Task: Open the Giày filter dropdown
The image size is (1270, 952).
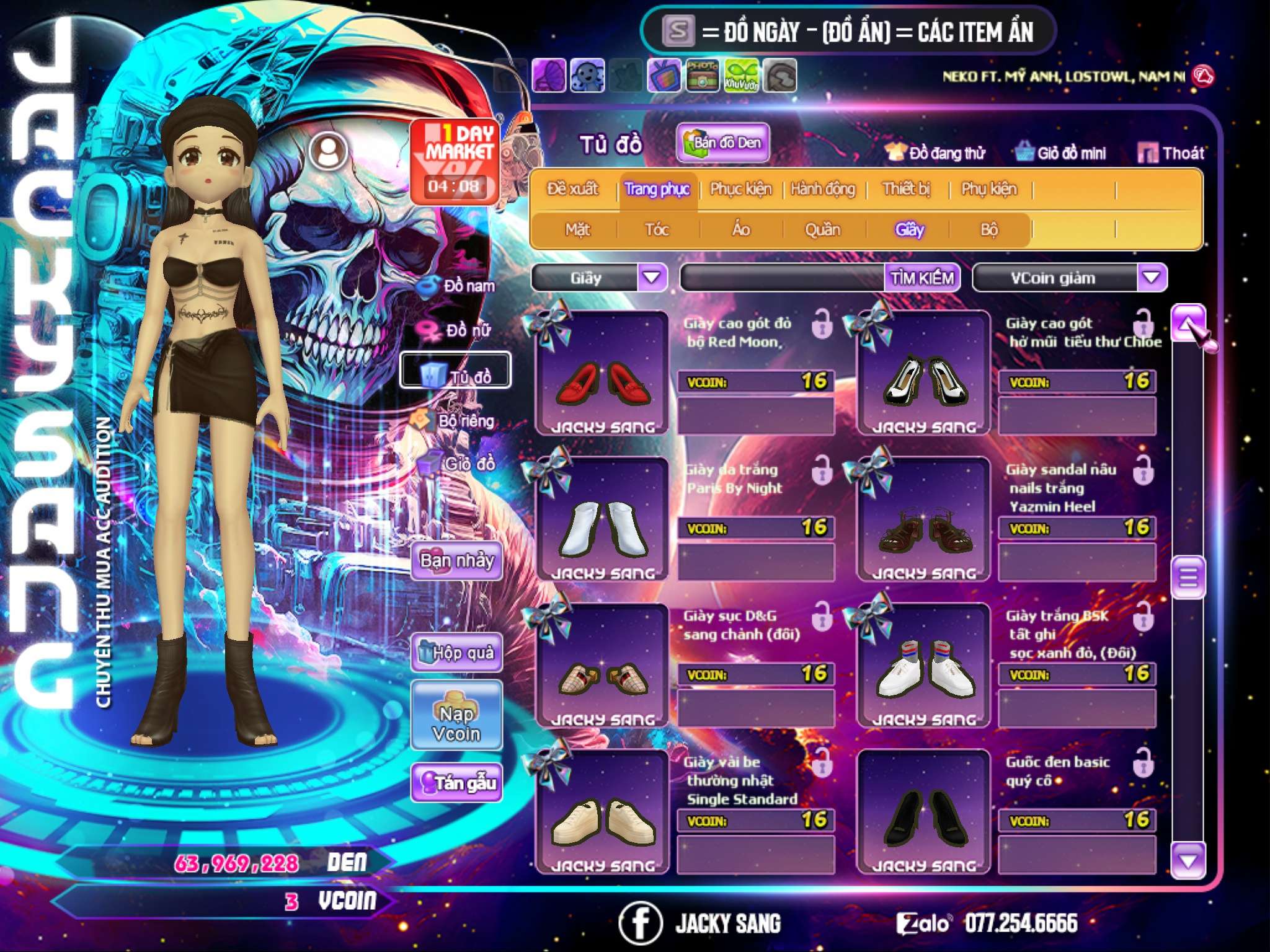Action: pyautogui.click(x=652, y=278)
